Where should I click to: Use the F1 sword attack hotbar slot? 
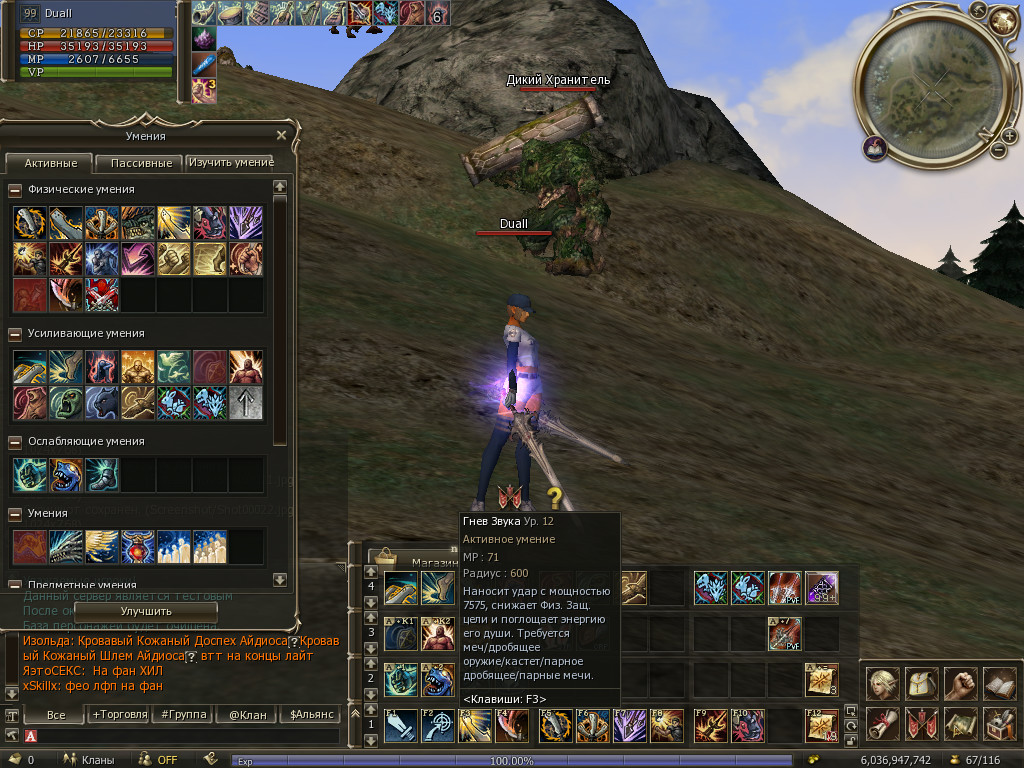[401, 726]
